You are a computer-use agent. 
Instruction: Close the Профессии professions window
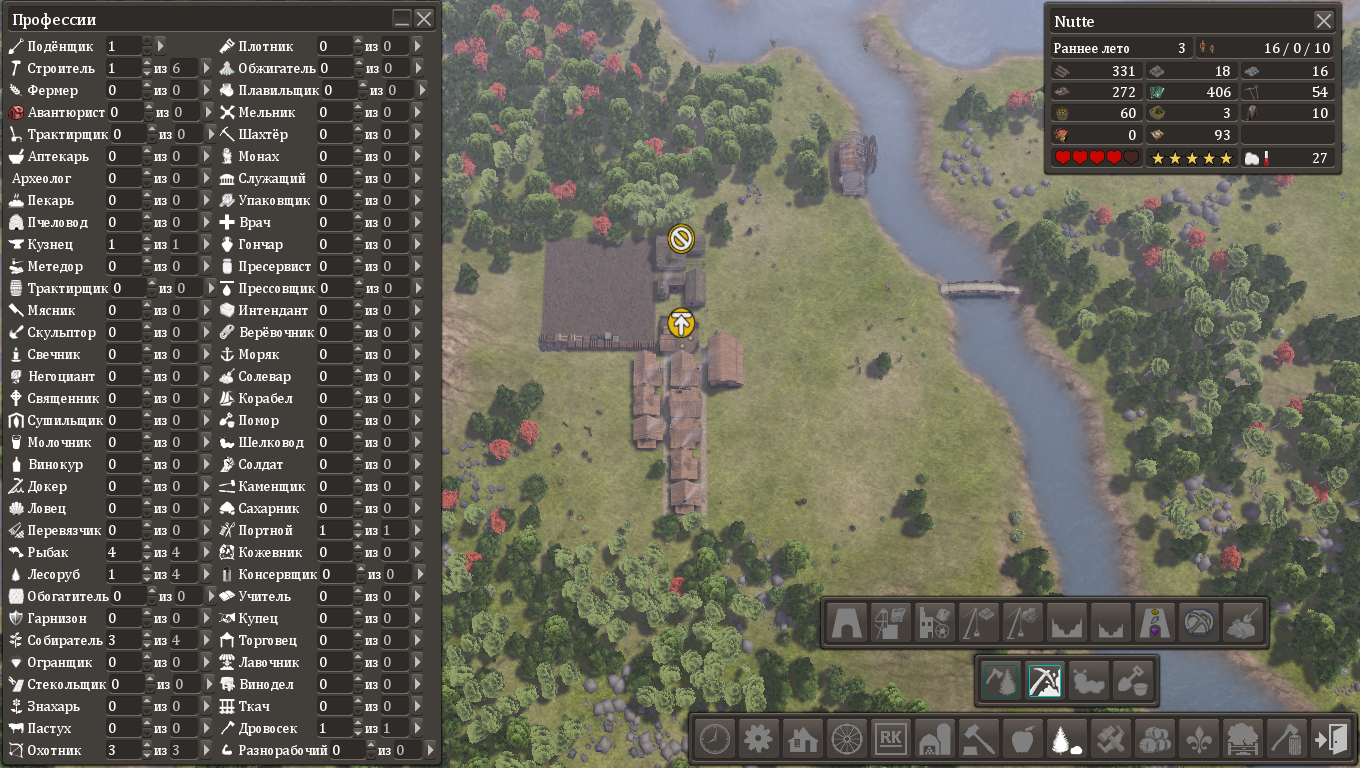pos(424,19)
